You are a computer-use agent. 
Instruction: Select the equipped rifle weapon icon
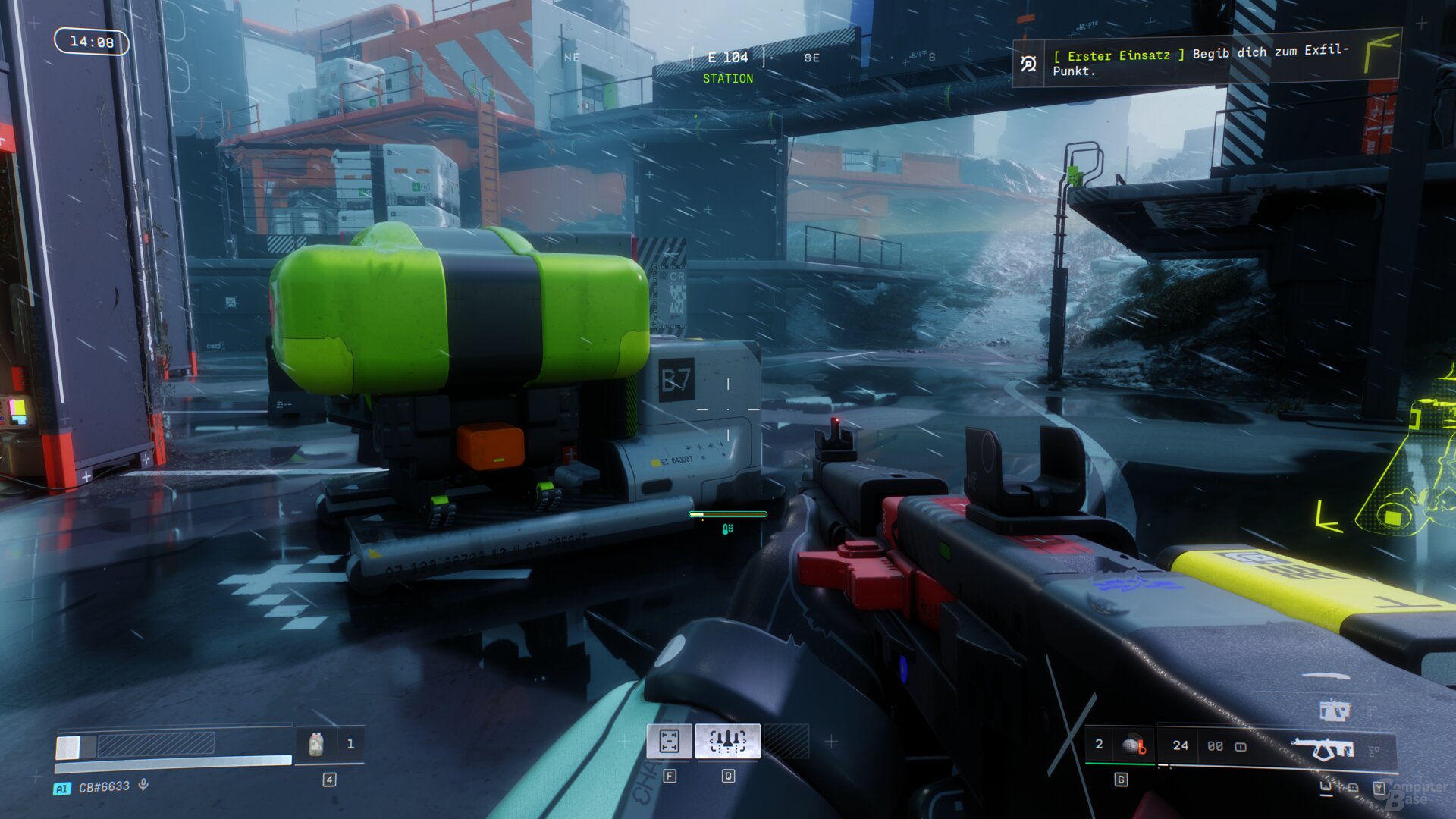(x=1323, y=749)
